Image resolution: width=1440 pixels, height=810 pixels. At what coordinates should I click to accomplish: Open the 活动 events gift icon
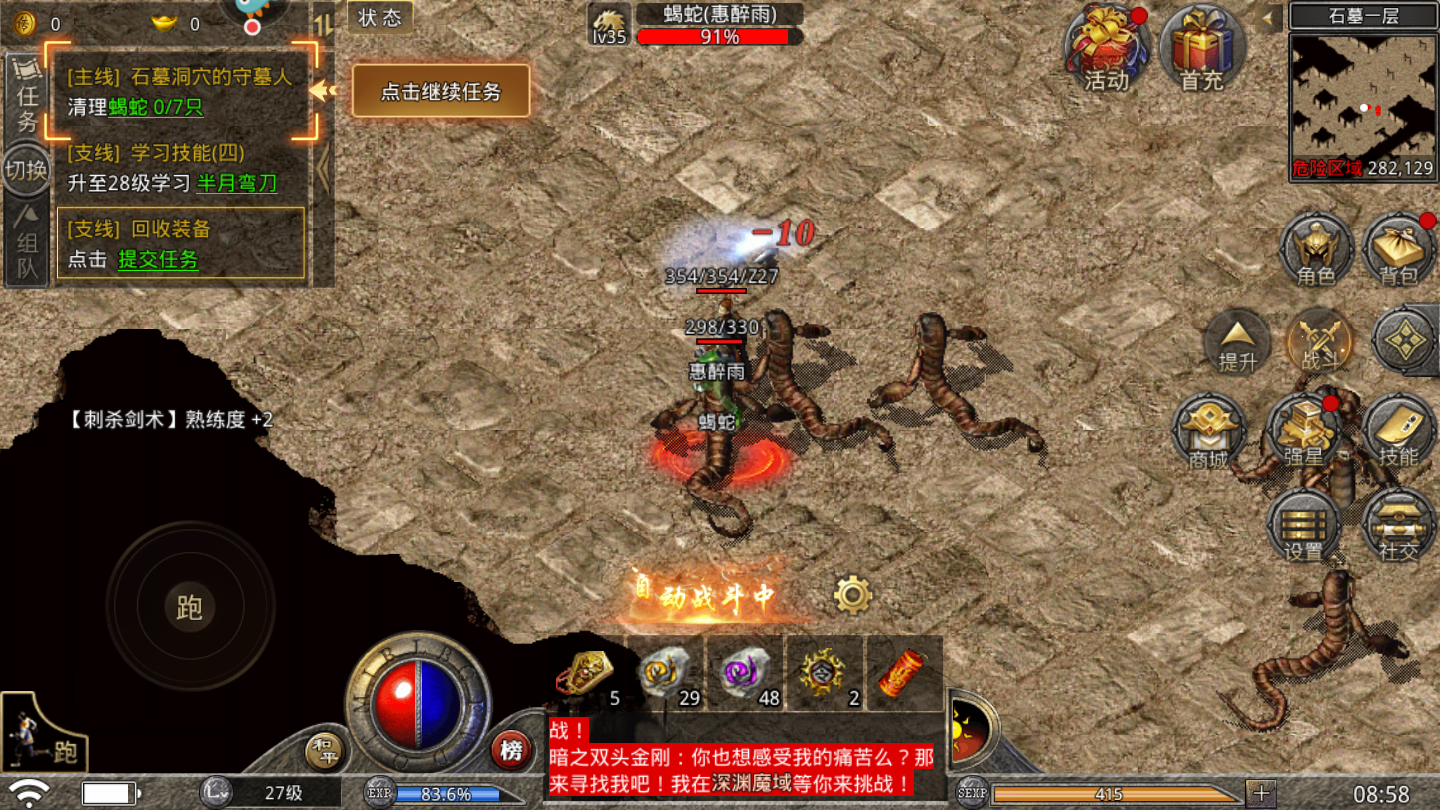click(x=1107, y=47)
